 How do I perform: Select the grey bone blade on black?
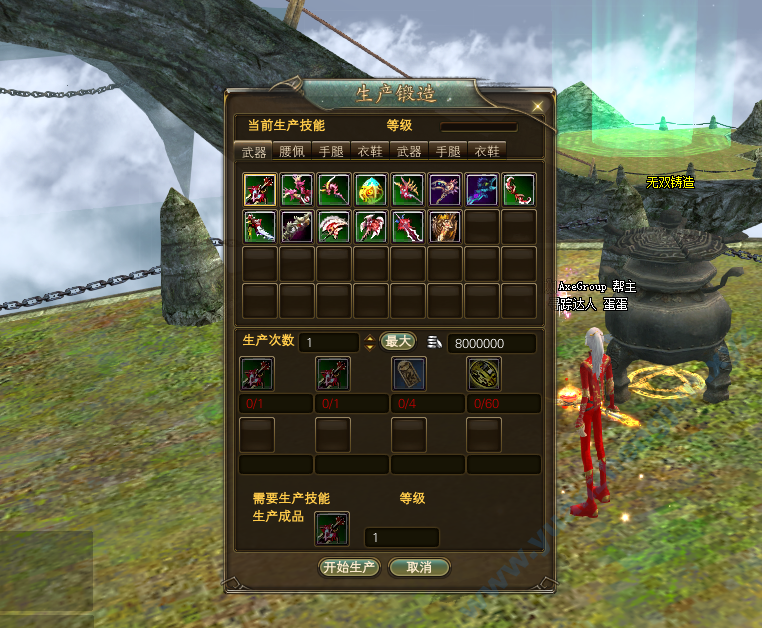click(x=296, y=226)
